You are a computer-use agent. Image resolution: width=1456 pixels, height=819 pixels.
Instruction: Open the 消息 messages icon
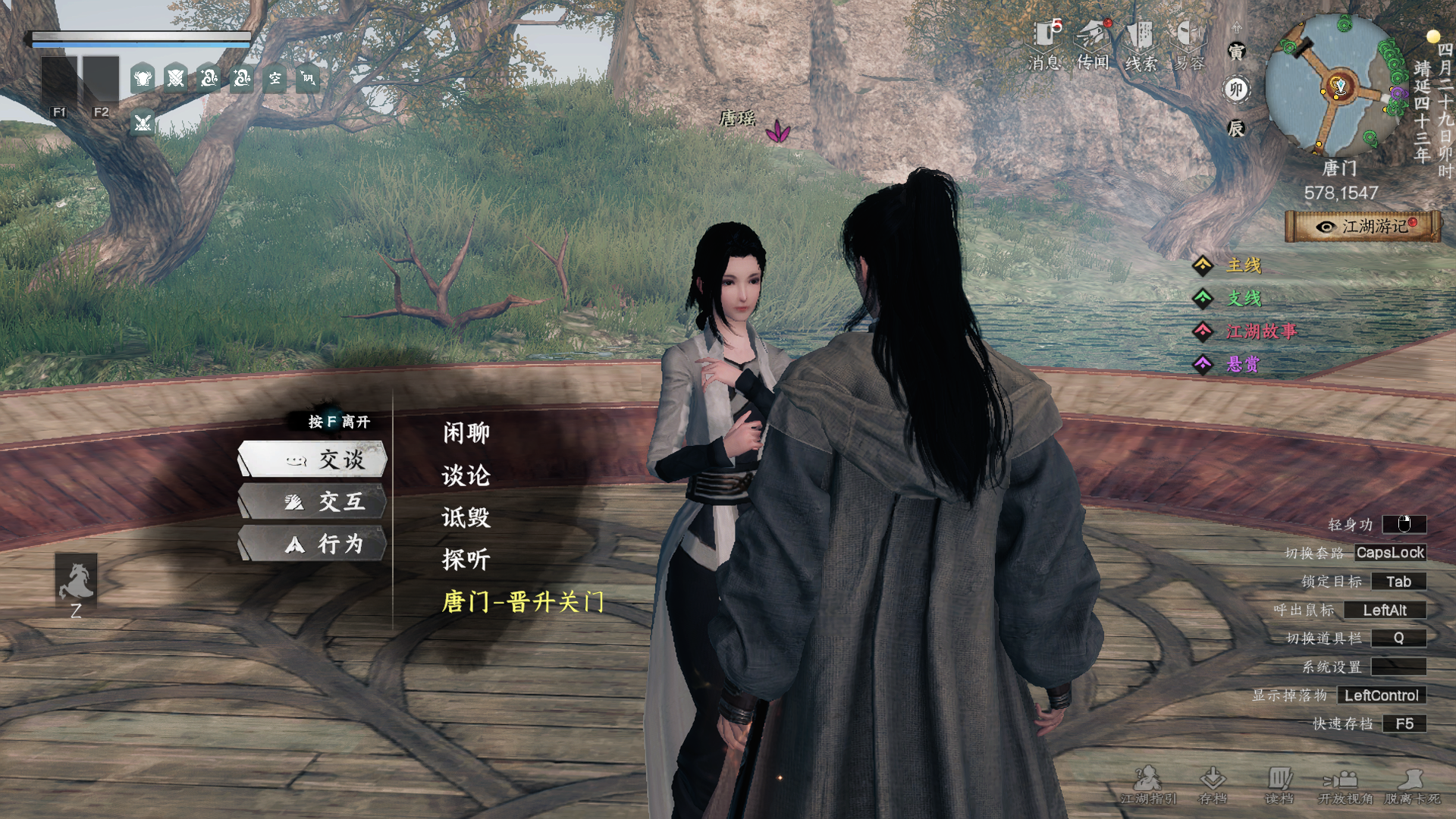[x=1046, y=45]
